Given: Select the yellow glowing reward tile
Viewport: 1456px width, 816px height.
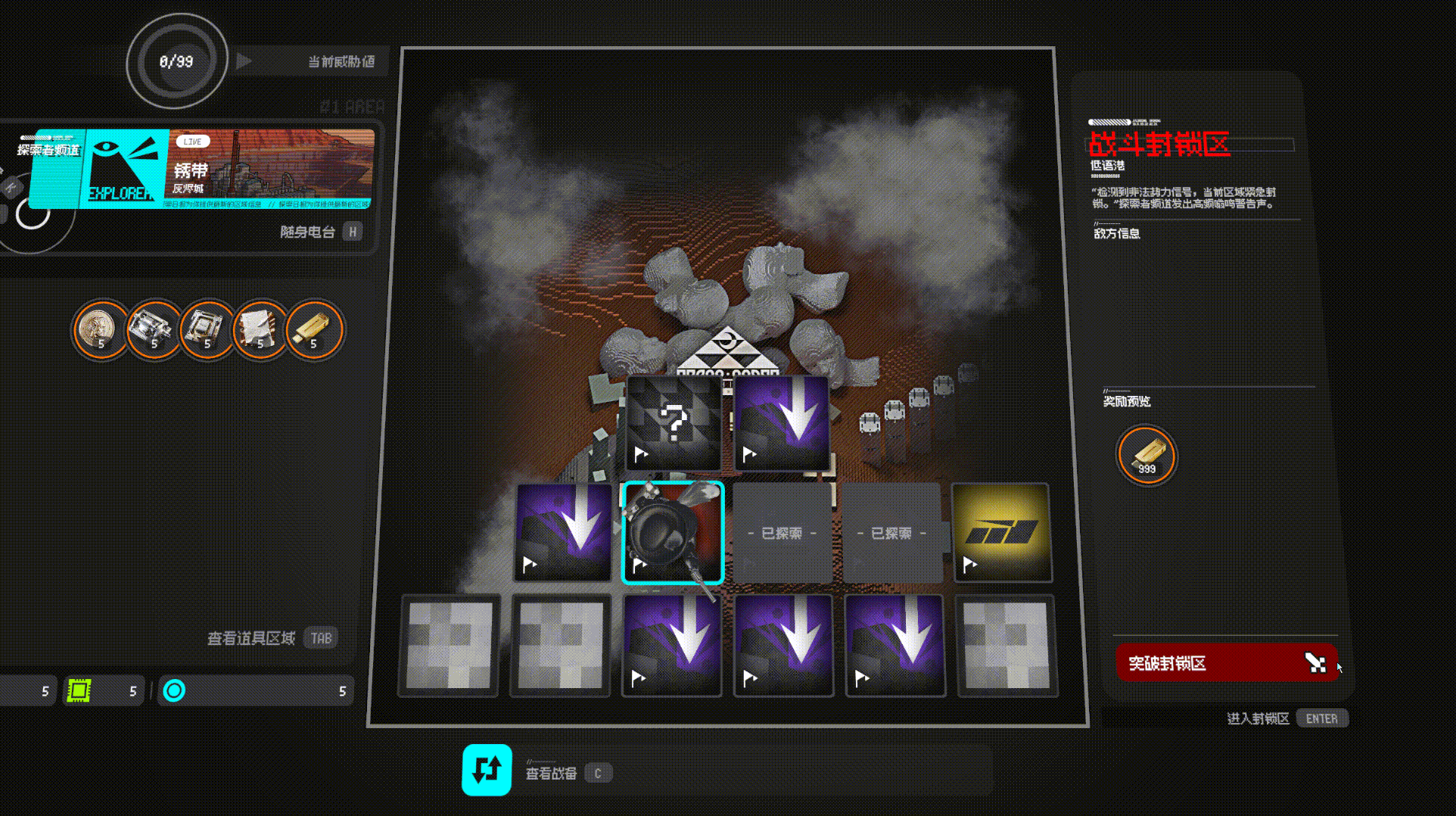Looking at the screenshot, I should tap(1001, 533).
